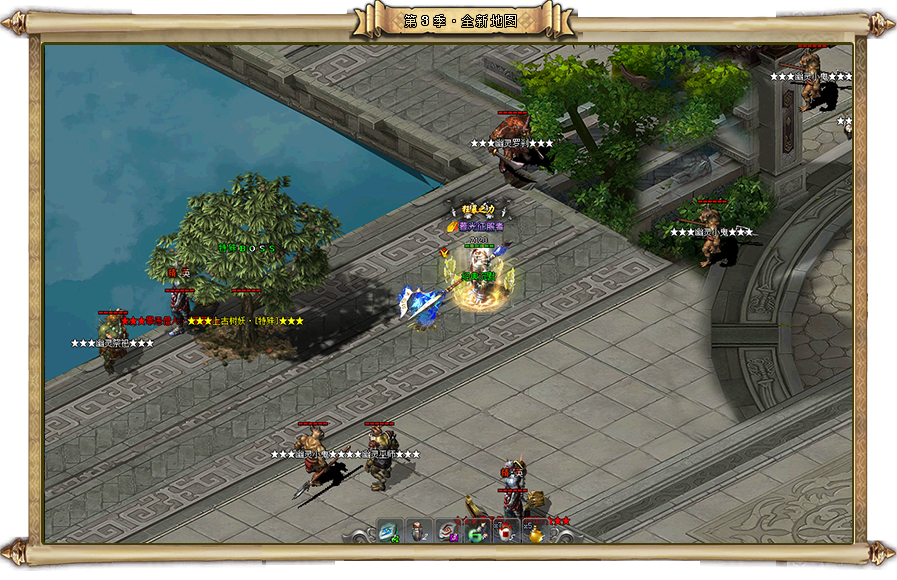Use the golden flask hotbar item
897x580 pixels.
(x=536, y=532)
